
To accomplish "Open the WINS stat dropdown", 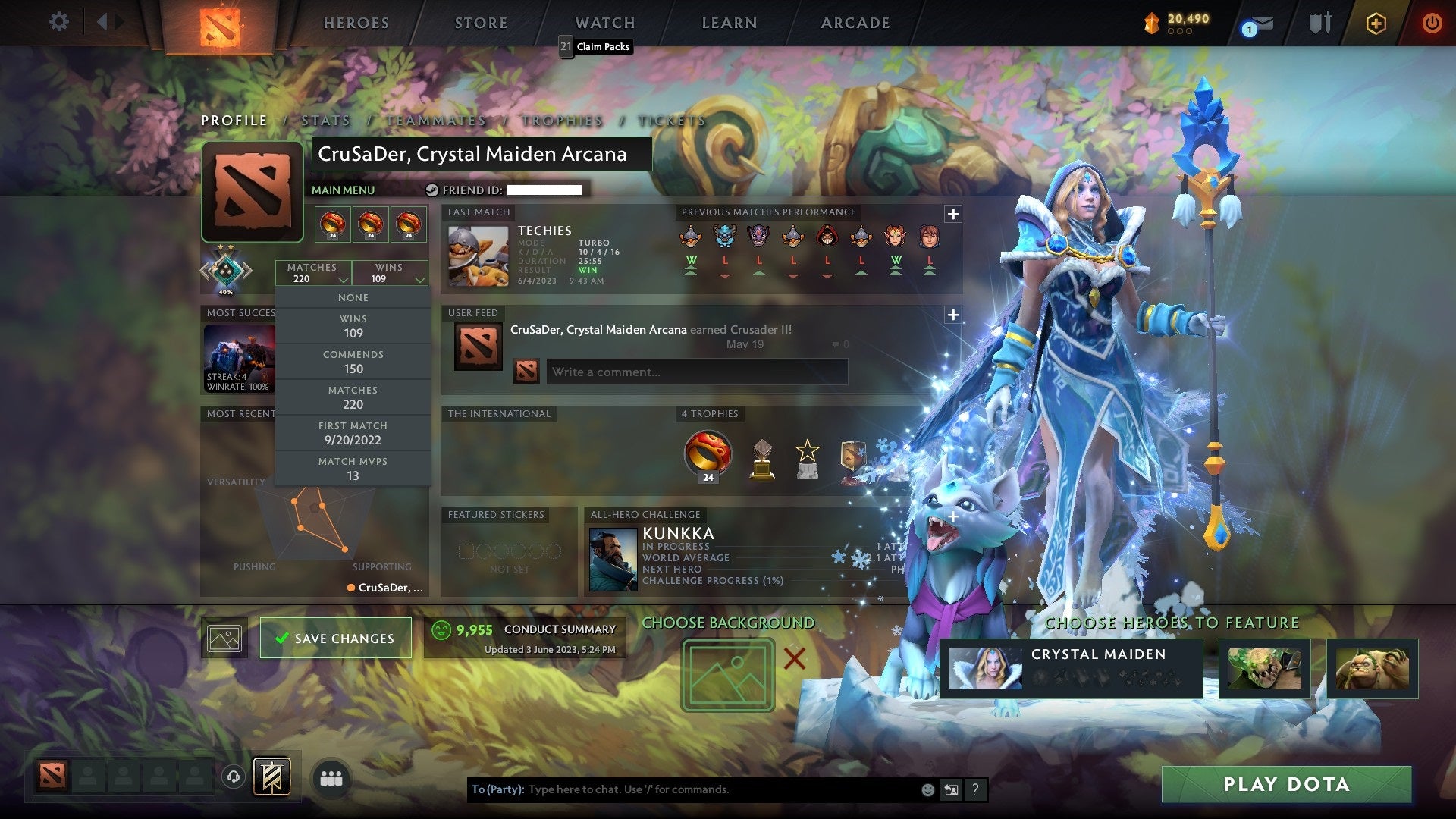I will click(390, 273).
